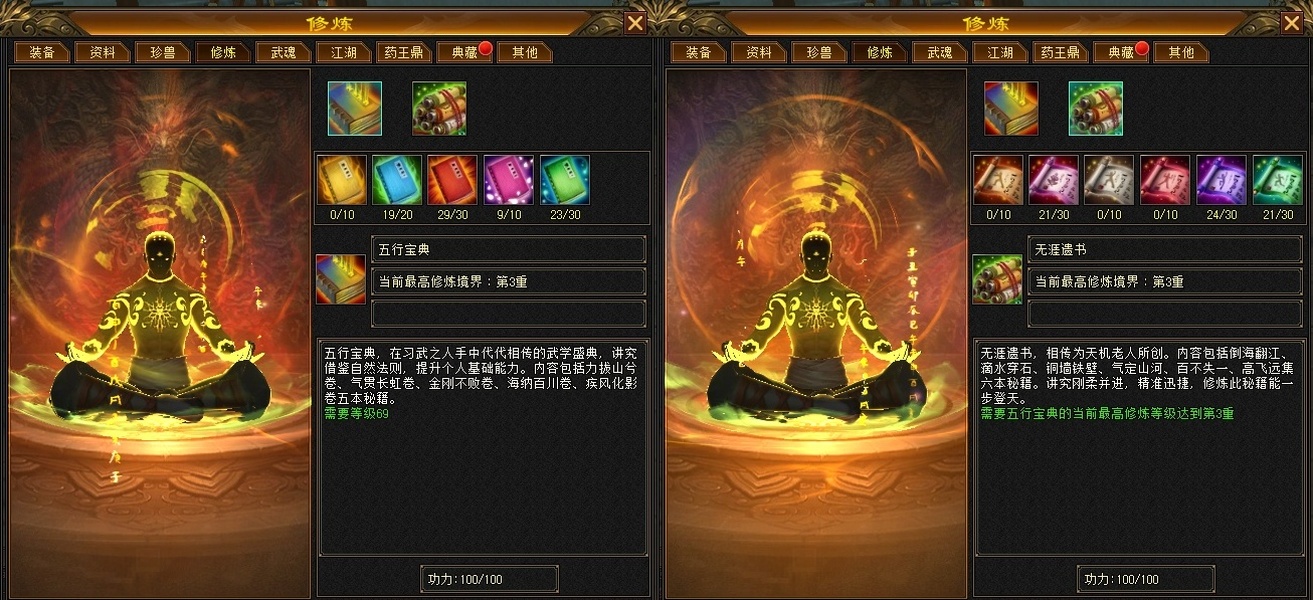Select the beige scroll showing 0/10
The height and width of the screenshot is (600, 1313).
(x=1109, y=181)
